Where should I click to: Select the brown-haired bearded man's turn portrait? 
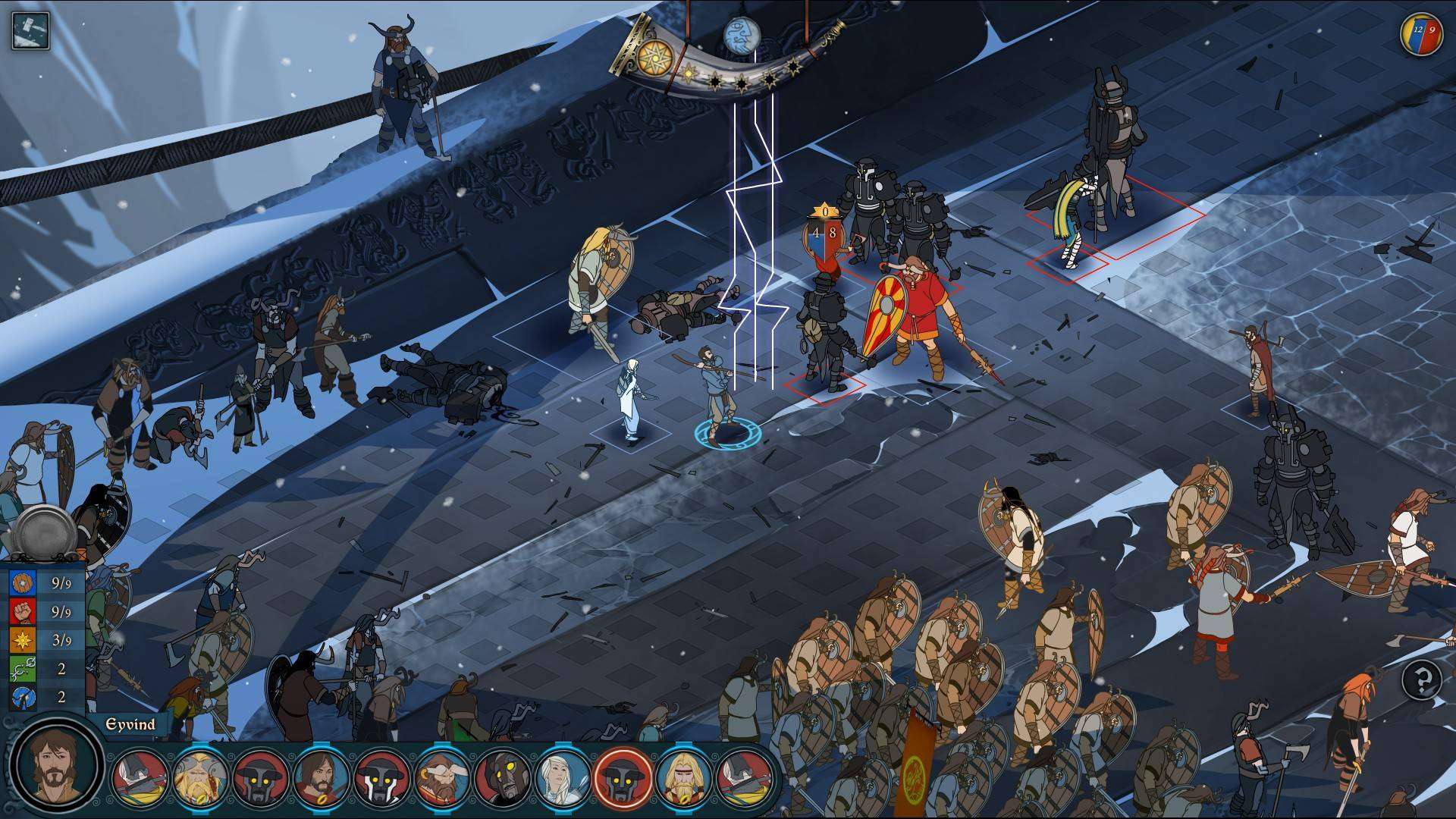coord(321,777)
